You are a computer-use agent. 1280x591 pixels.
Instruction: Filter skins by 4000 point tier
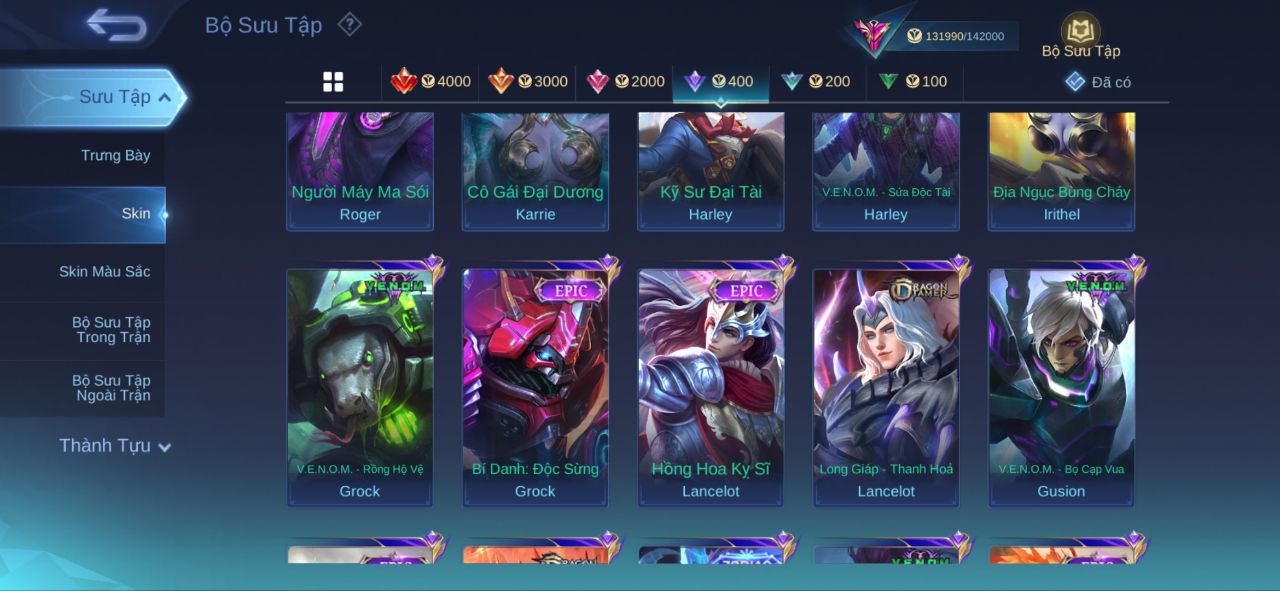(x=431, y=82)
